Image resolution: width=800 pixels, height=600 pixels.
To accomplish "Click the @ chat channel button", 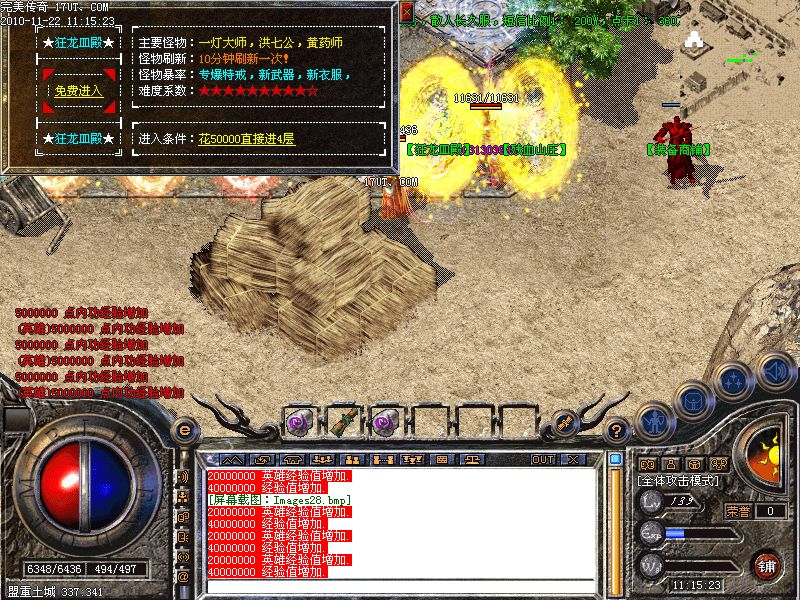I will pyautogui.click(x=183, y=577).
